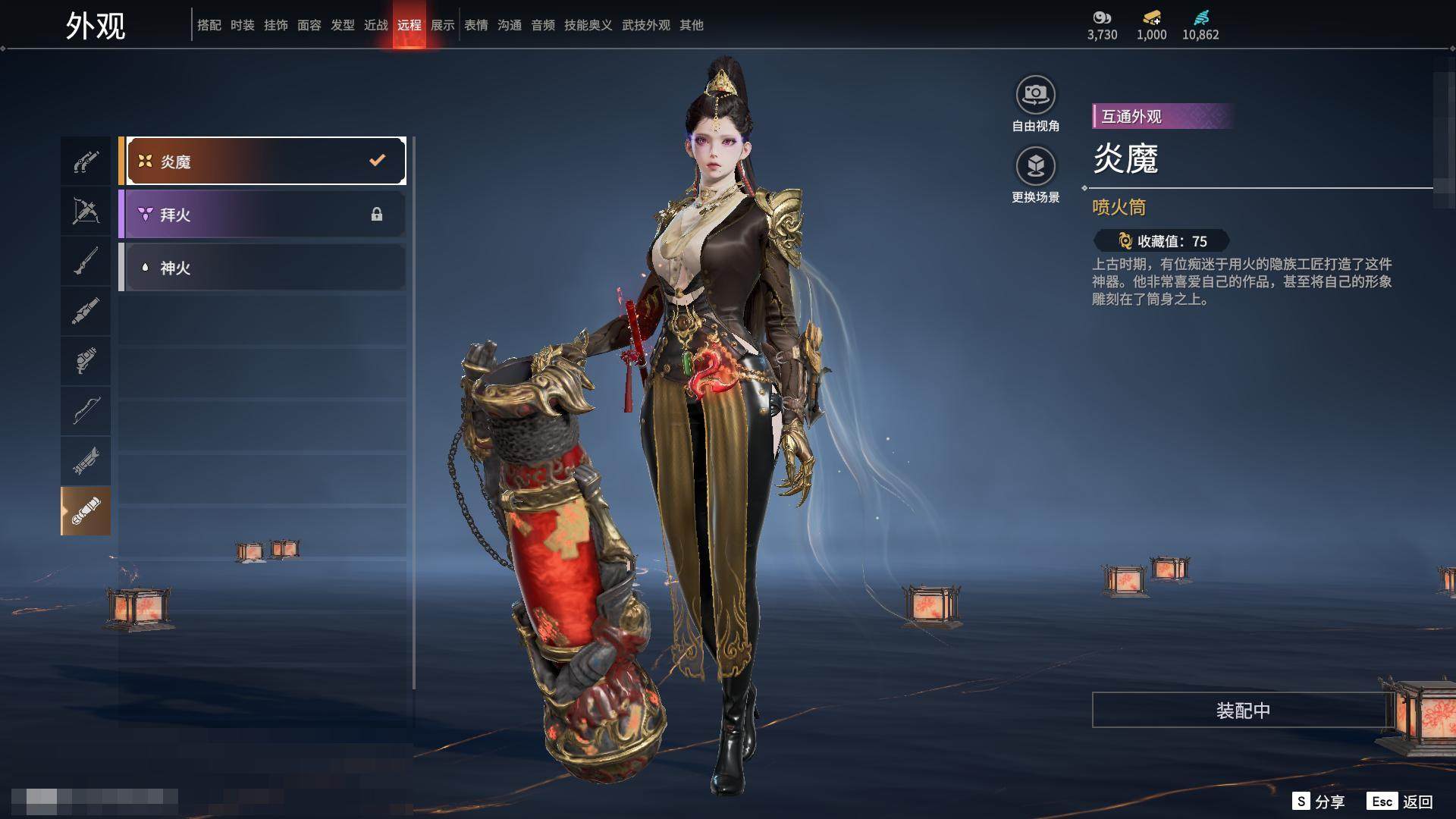Switch to the 搭配 tab

[209, 25]
